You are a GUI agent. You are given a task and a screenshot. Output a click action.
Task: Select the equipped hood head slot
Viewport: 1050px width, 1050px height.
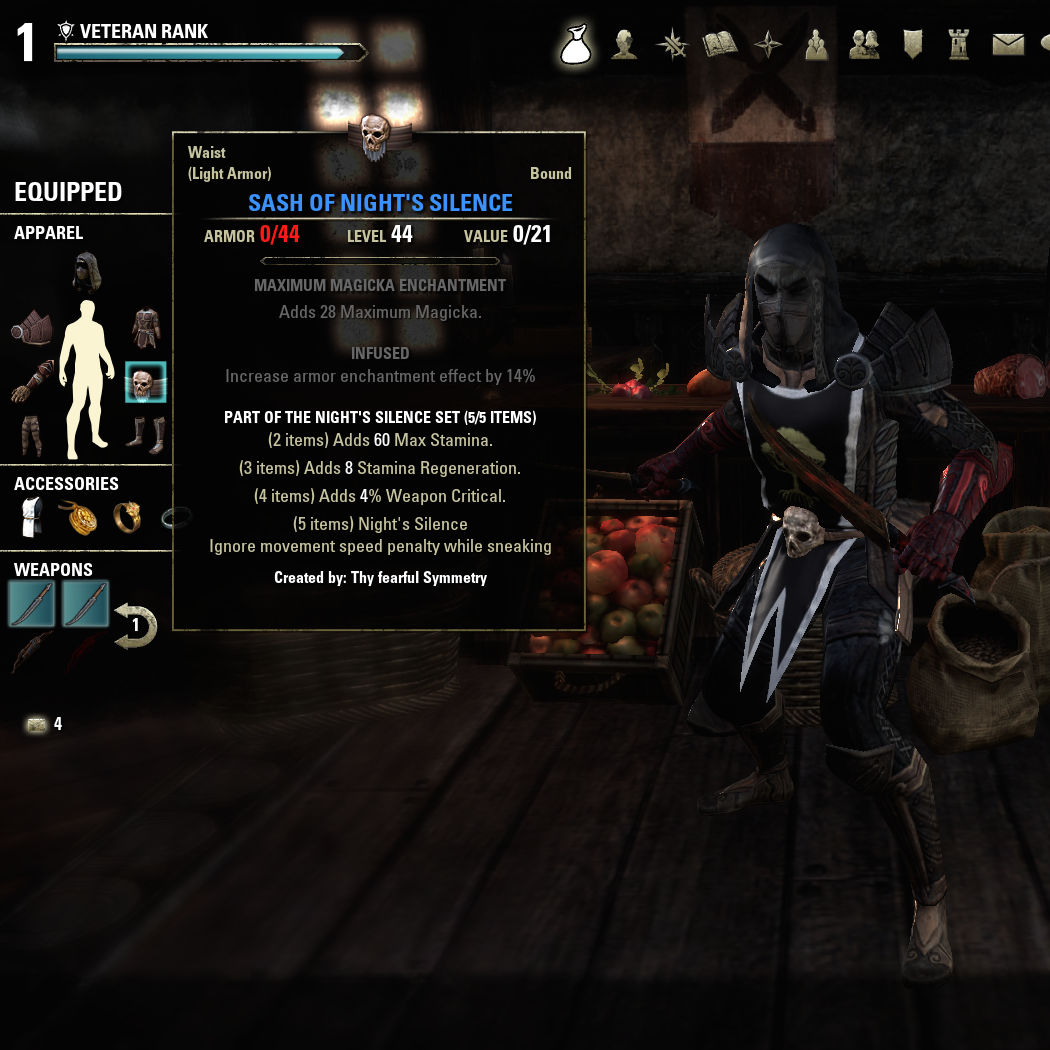pos(88,273)
